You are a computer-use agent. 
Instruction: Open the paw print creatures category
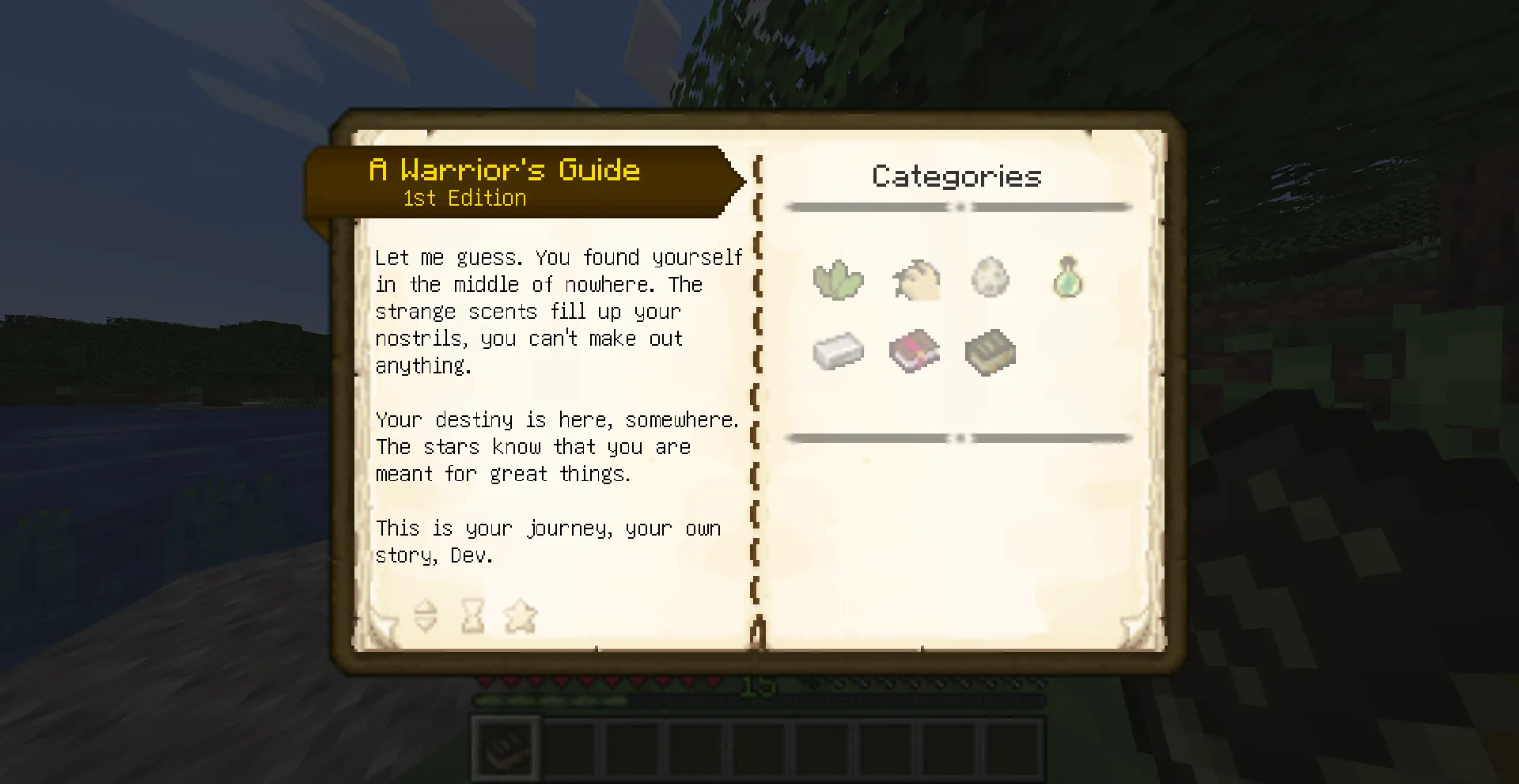click(x=915, y=278)
